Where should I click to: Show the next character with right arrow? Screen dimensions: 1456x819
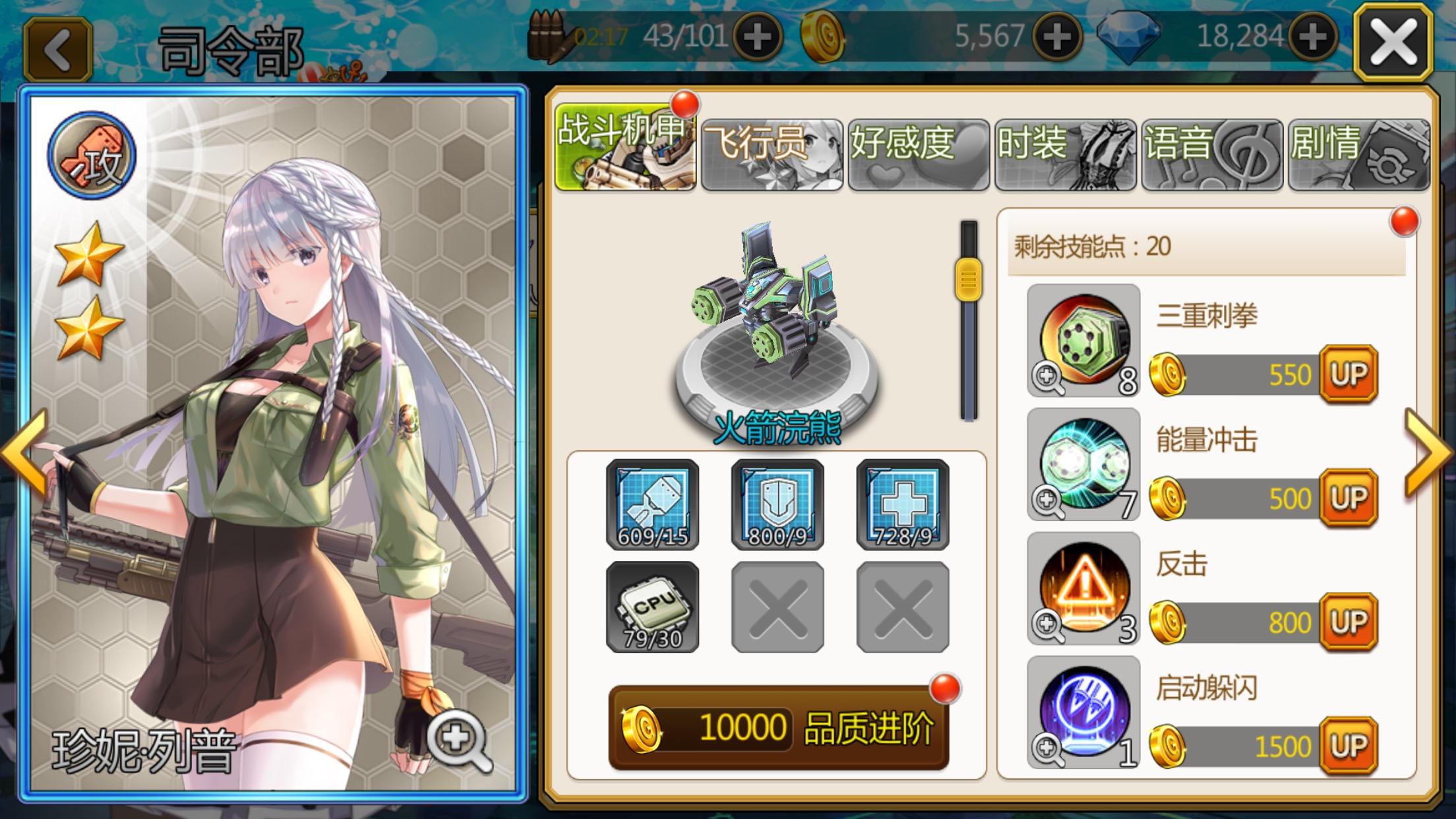tap(1428, 452)
